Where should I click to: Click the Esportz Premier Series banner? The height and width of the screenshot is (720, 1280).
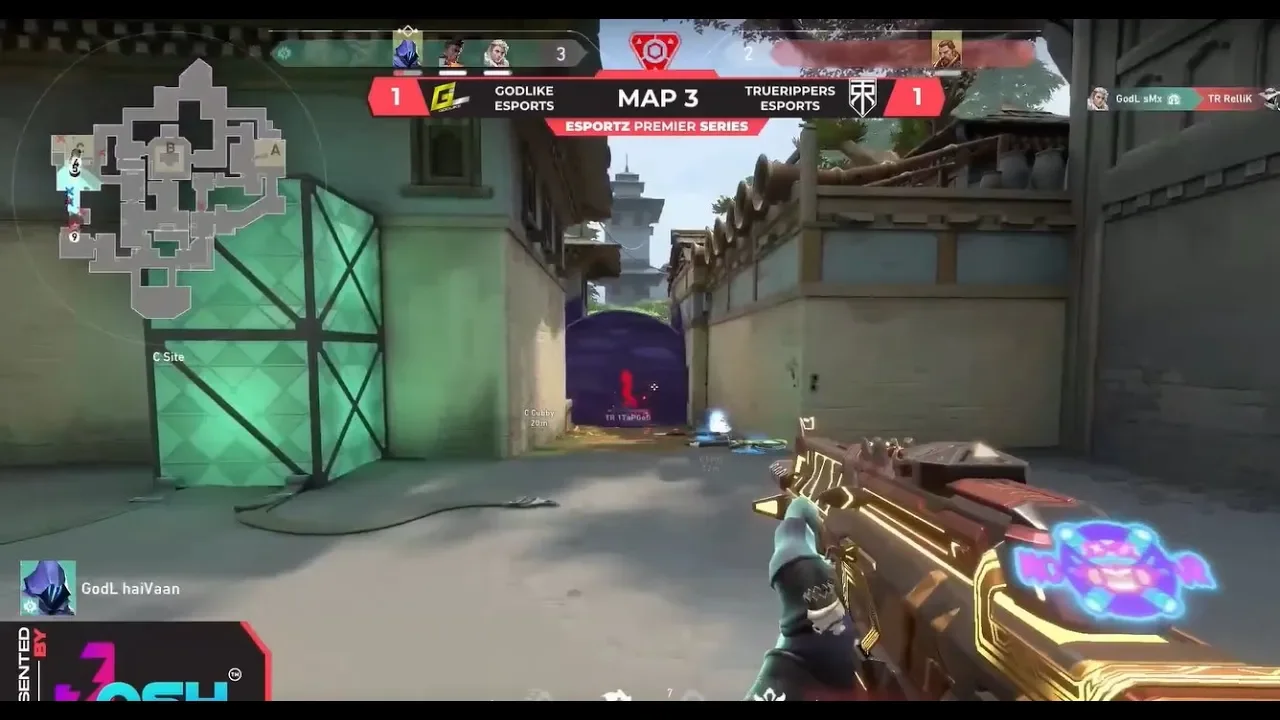(x=656, y=126)
